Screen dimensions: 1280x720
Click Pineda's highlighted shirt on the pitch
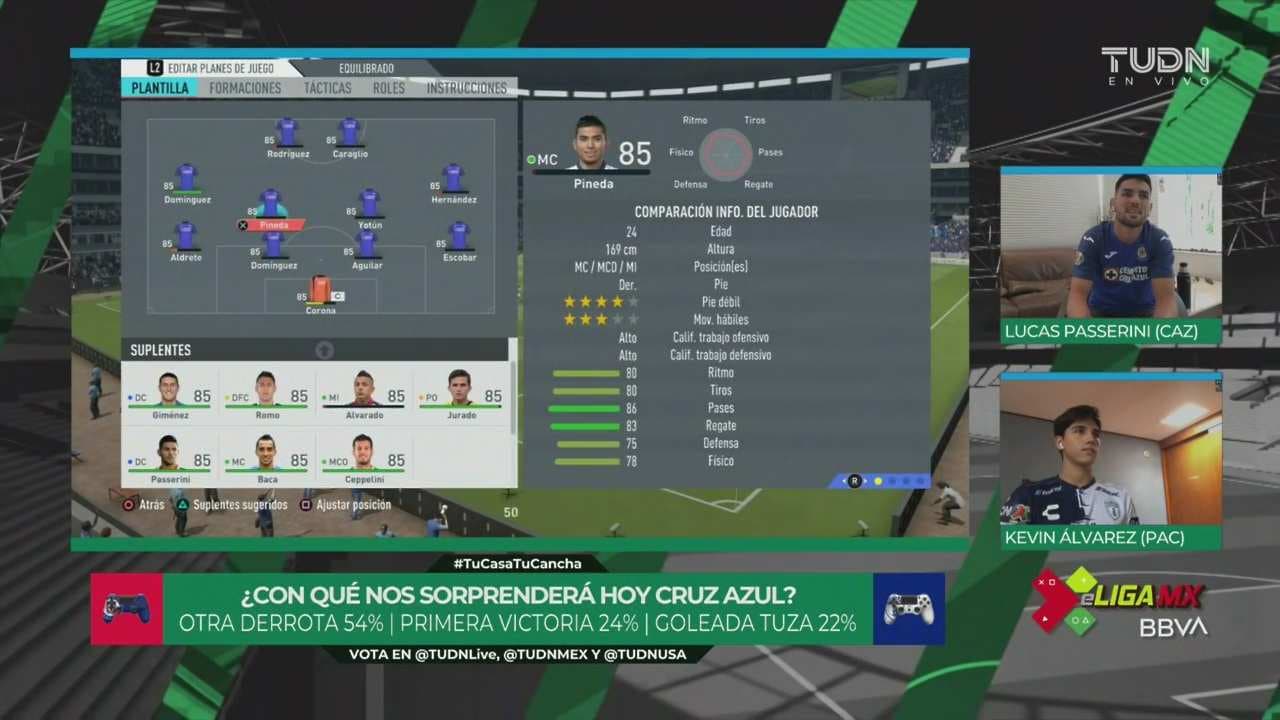[x=271, y=204]
